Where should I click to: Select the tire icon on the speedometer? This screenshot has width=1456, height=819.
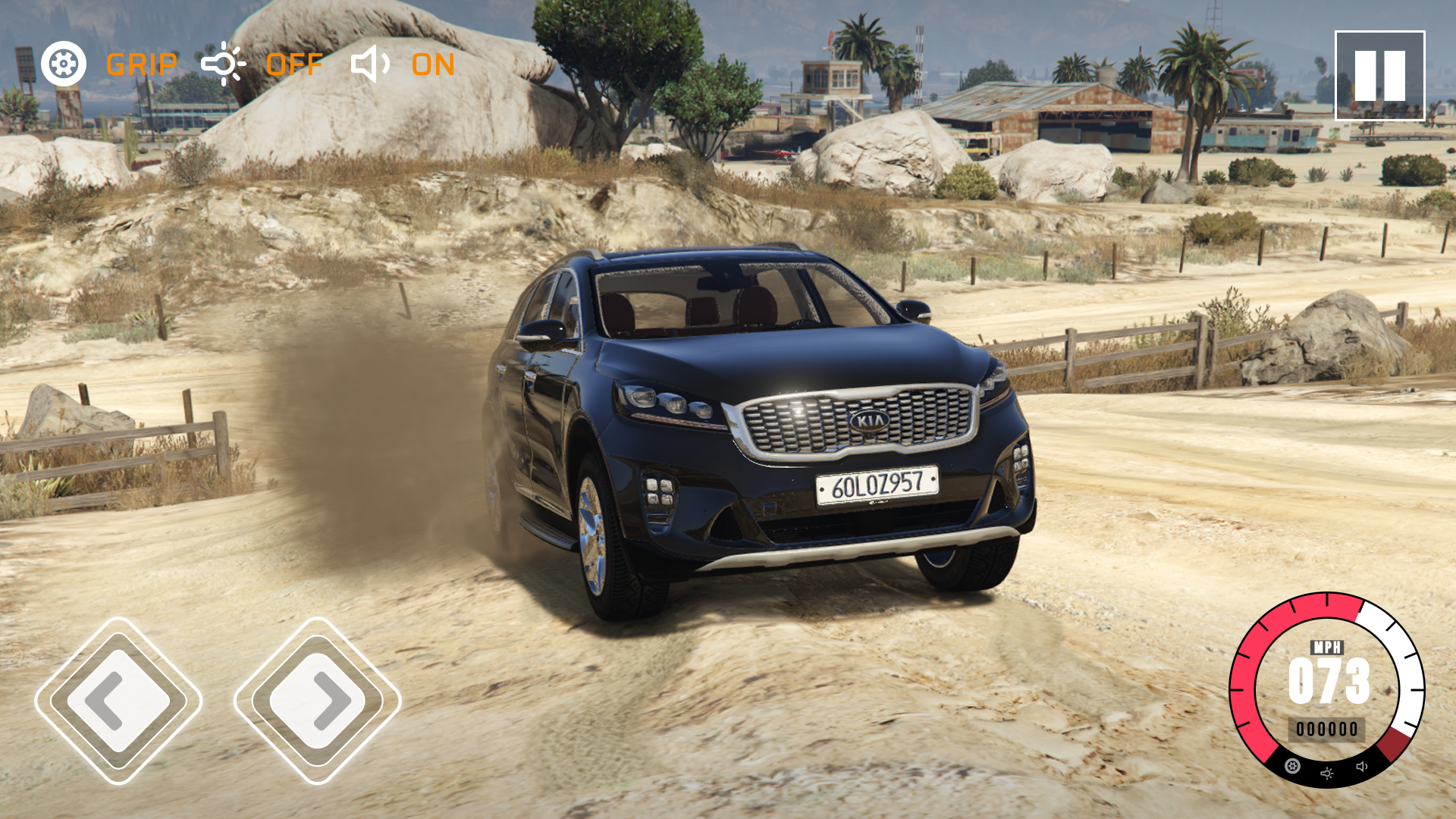tap(1292, 766)
